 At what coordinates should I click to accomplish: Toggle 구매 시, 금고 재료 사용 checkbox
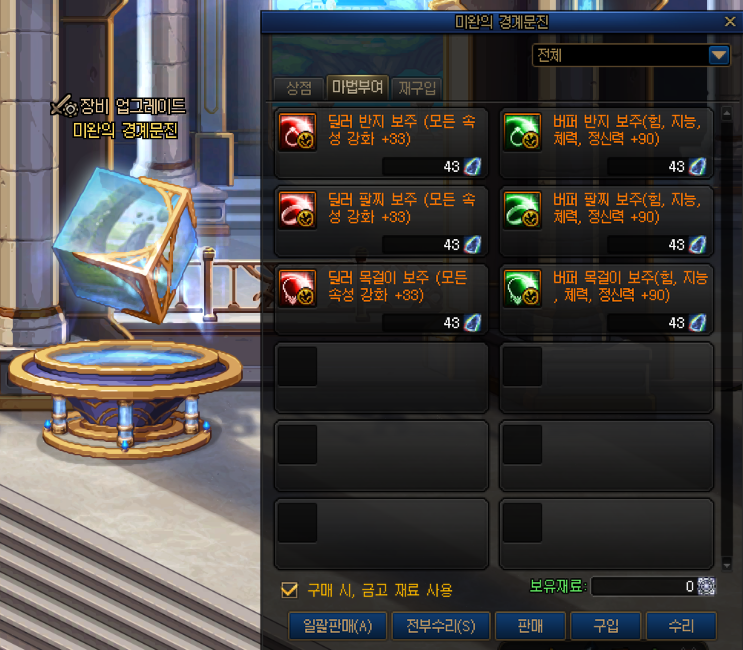click(x=290, y=590)
